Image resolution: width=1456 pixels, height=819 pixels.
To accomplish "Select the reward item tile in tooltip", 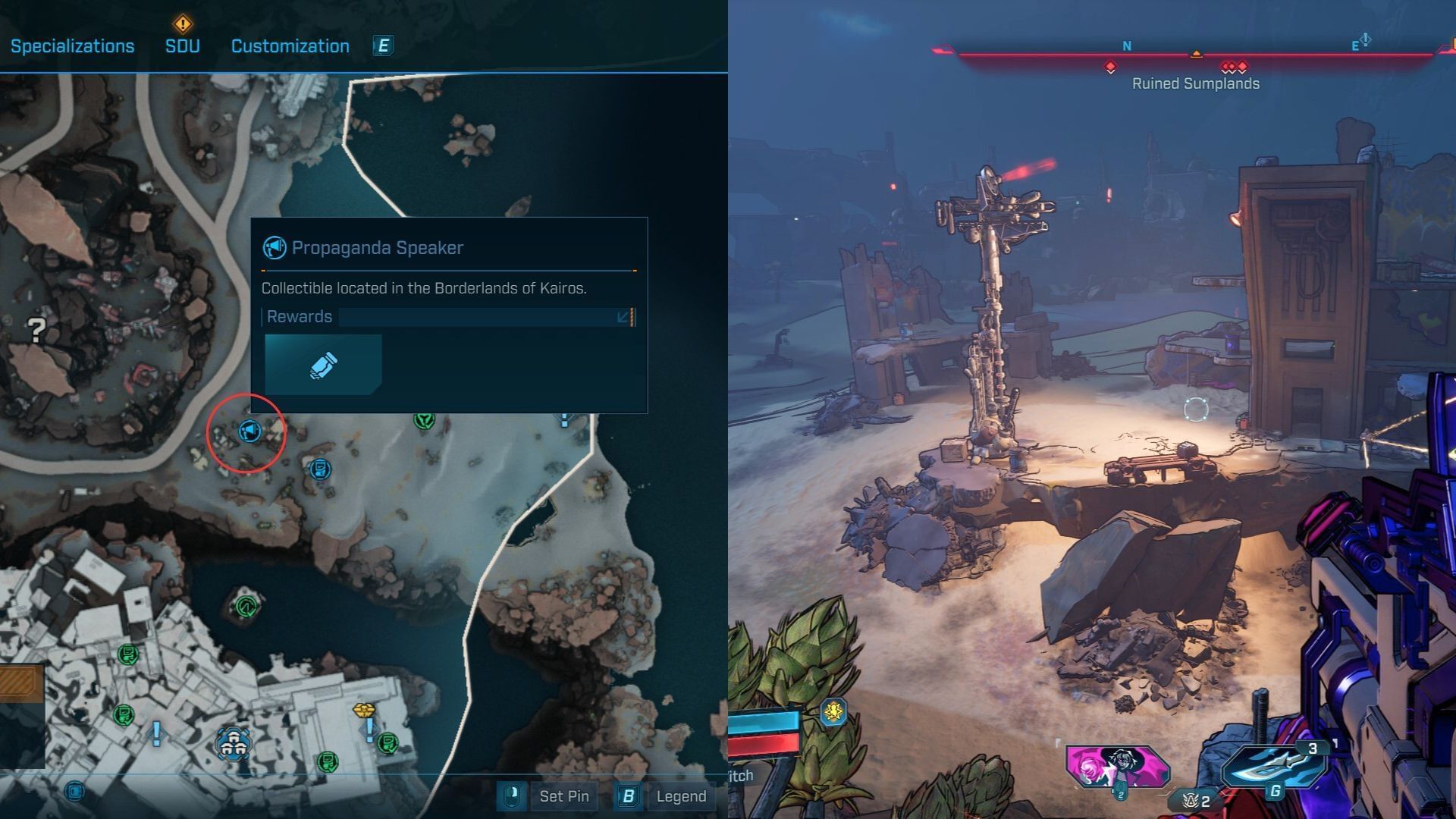I will click(x=323, y=365).
